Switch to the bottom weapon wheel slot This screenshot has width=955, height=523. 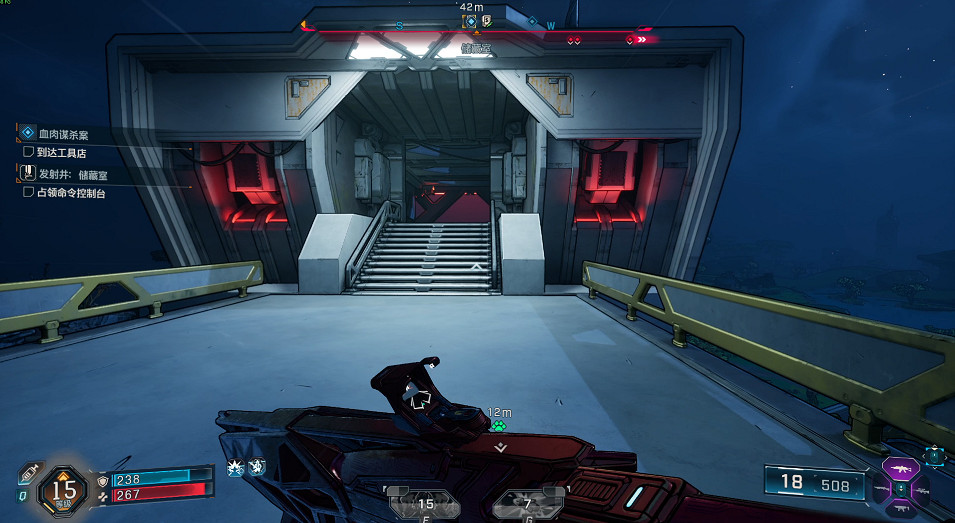(x=901, y=508)
